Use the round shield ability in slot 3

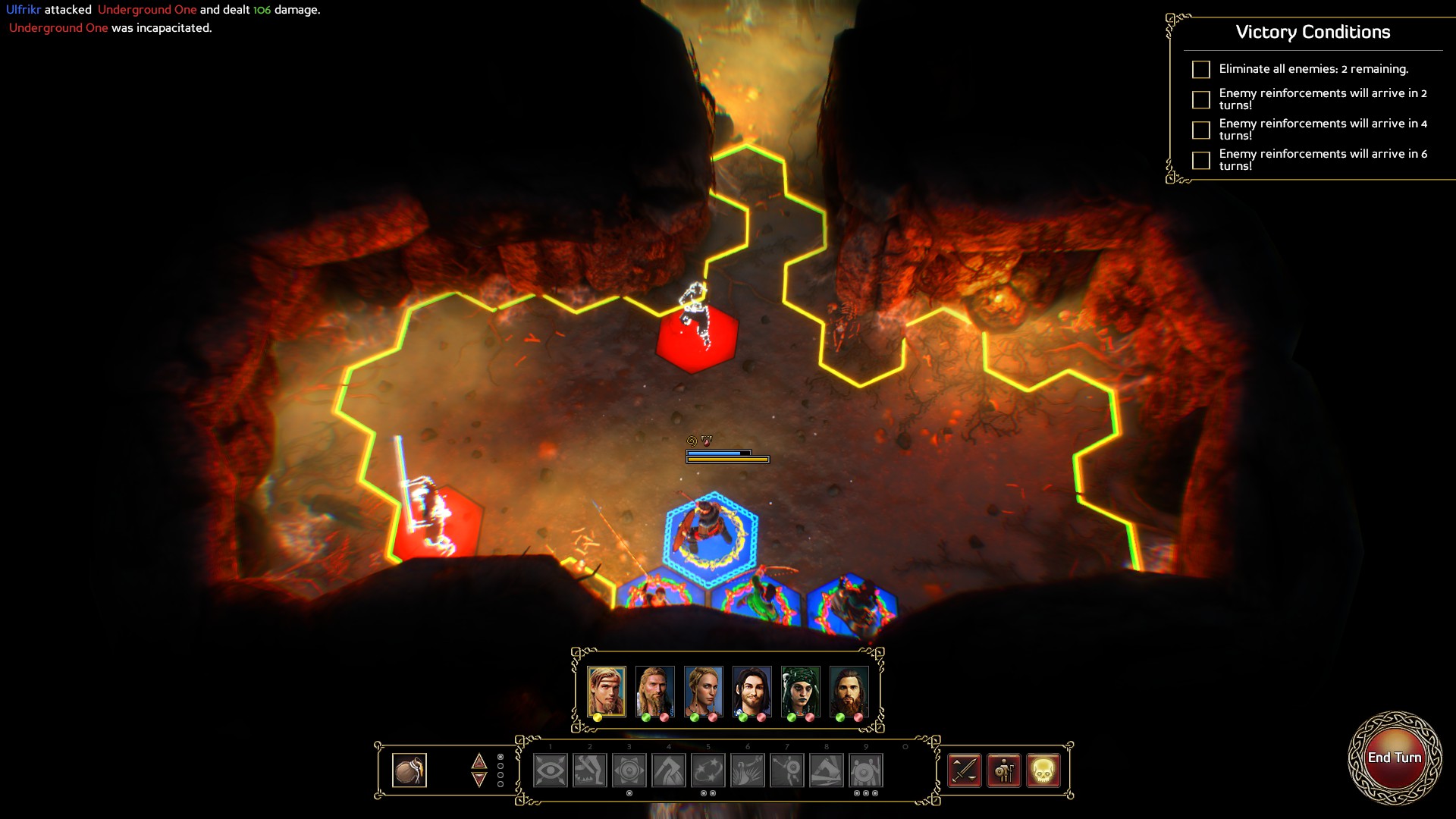click(x=629, y=770)
